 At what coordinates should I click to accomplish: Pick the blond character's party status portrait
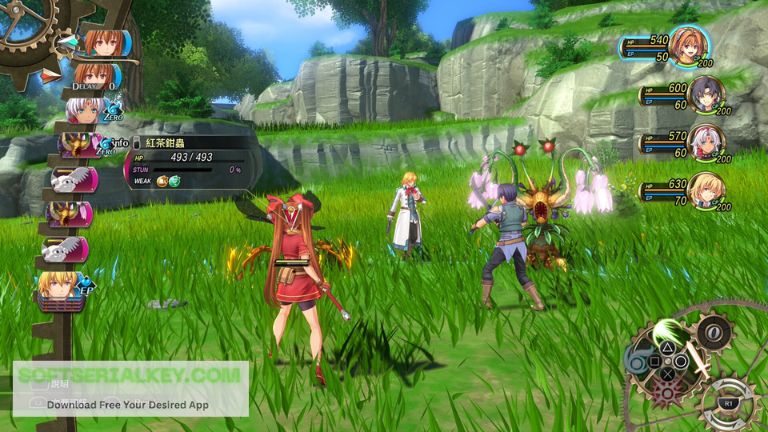tap(706, 190)
